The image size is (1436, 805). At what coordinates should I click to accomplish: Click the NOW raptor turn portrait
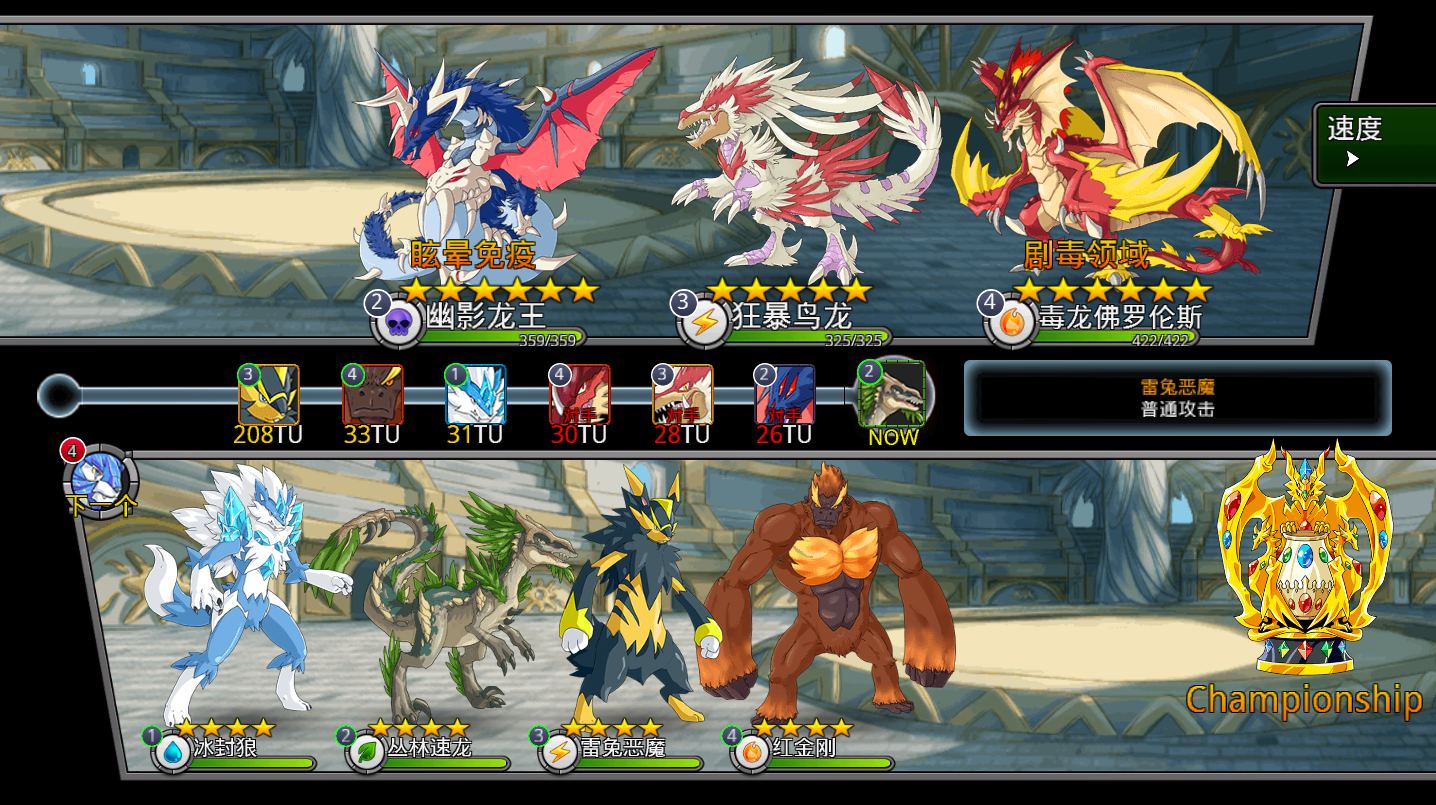coord(891,395)
